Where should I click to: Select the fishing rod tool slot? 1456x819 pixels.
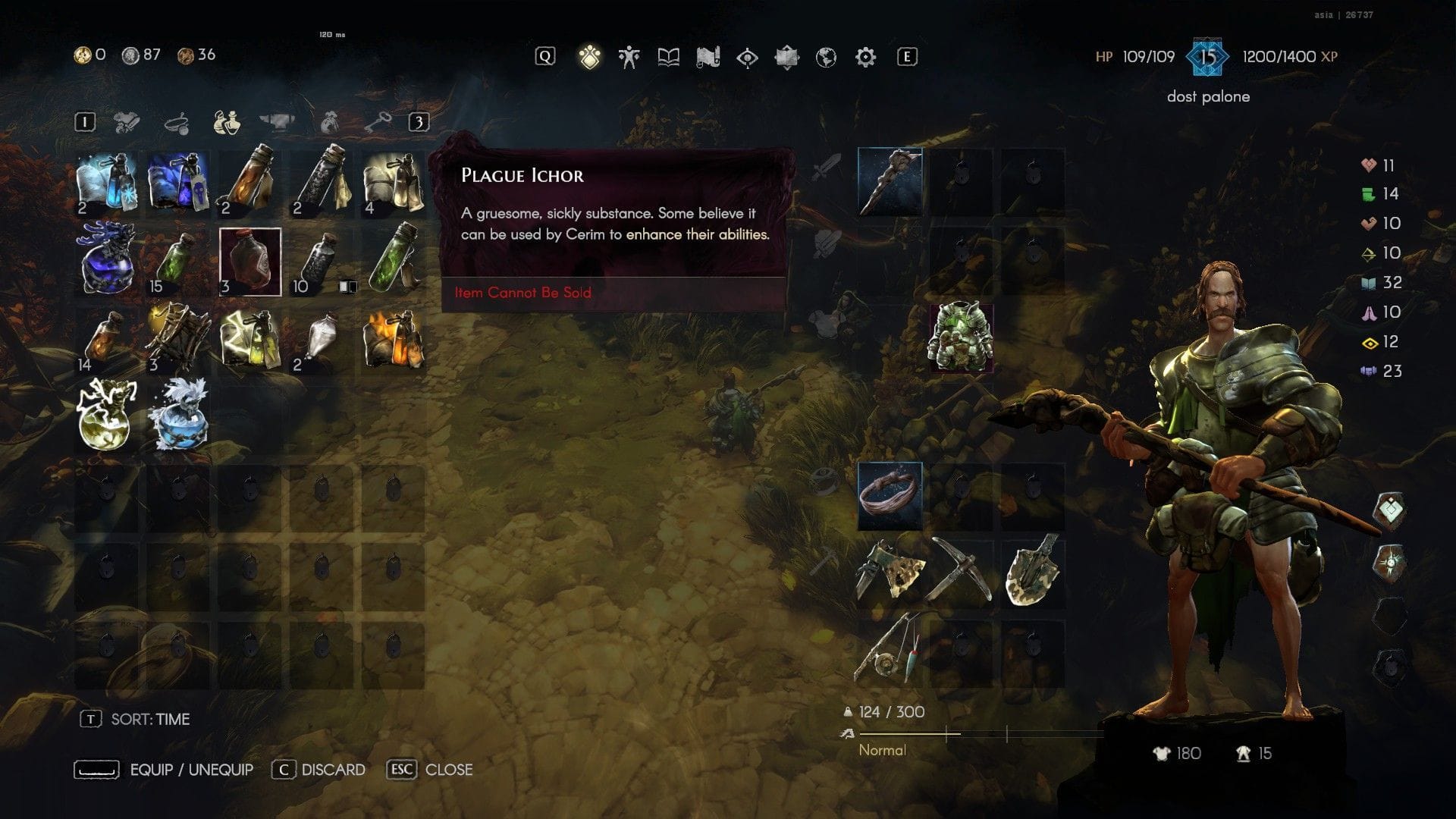[x=890, y=651]
